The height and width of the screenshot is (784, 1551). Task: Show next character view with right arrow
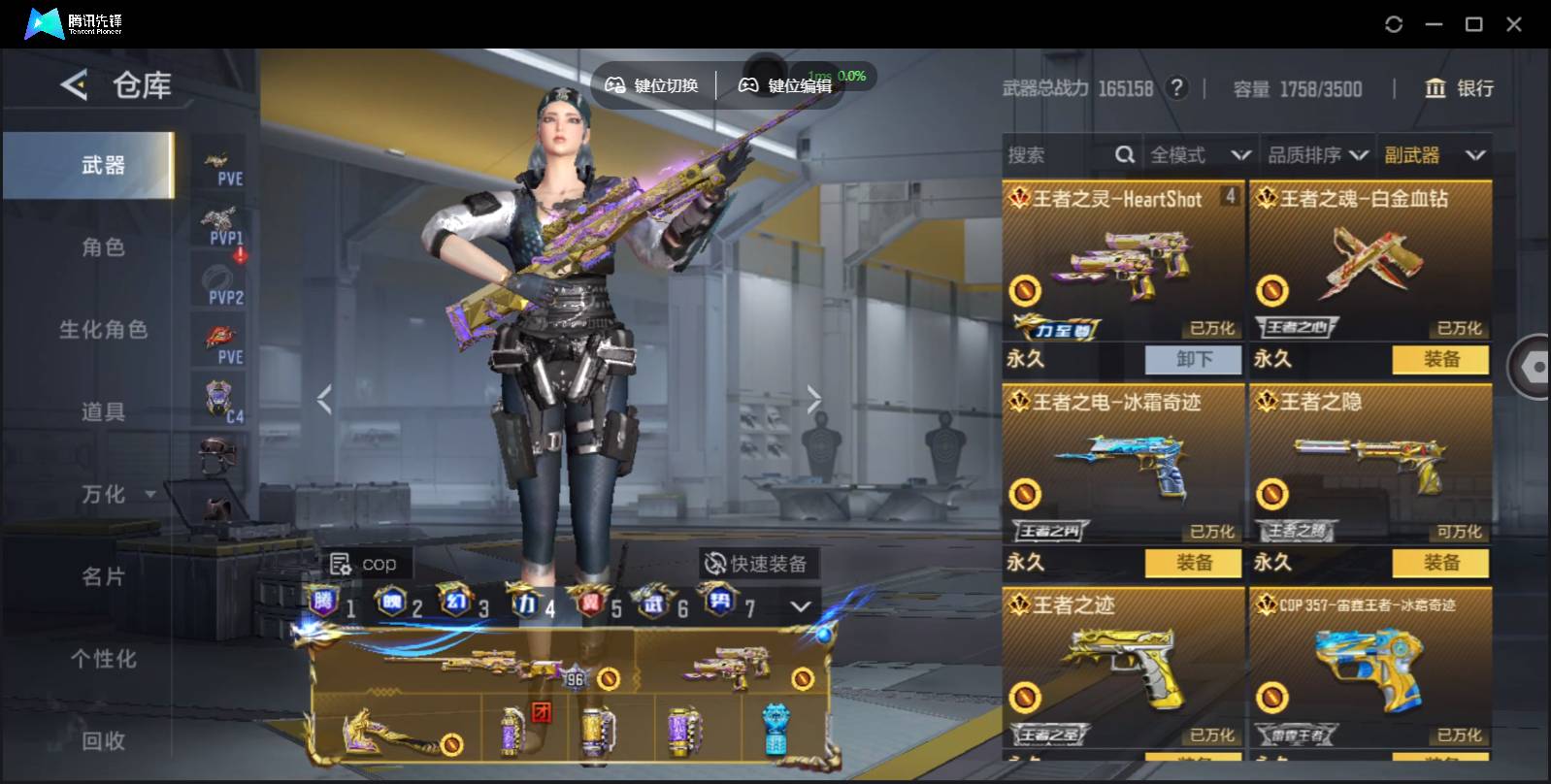click(813, 399)
